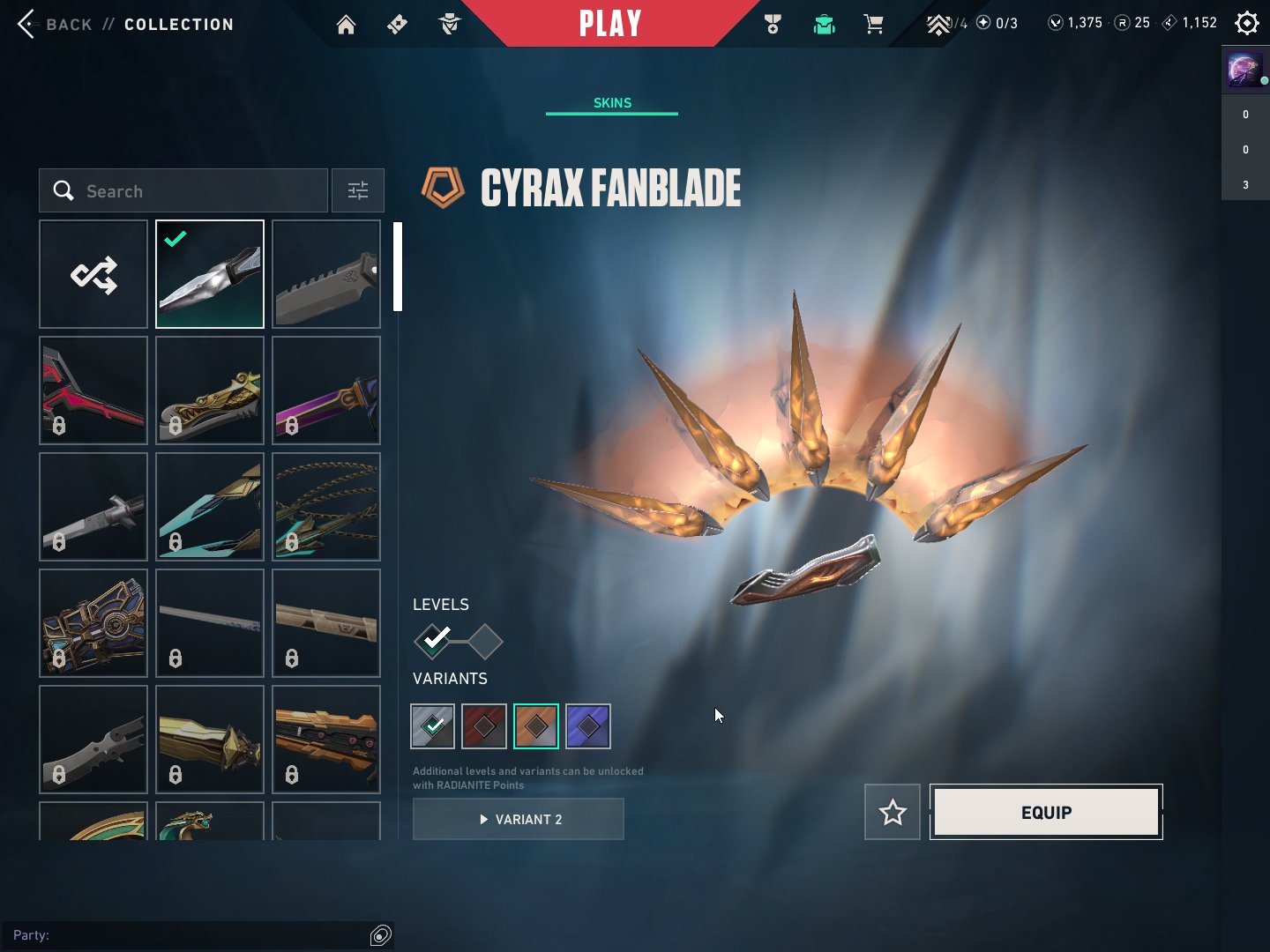This screenshot has height=952, width=1270.
Task: Switch to the SKINS tab
Action: point(612,103)
